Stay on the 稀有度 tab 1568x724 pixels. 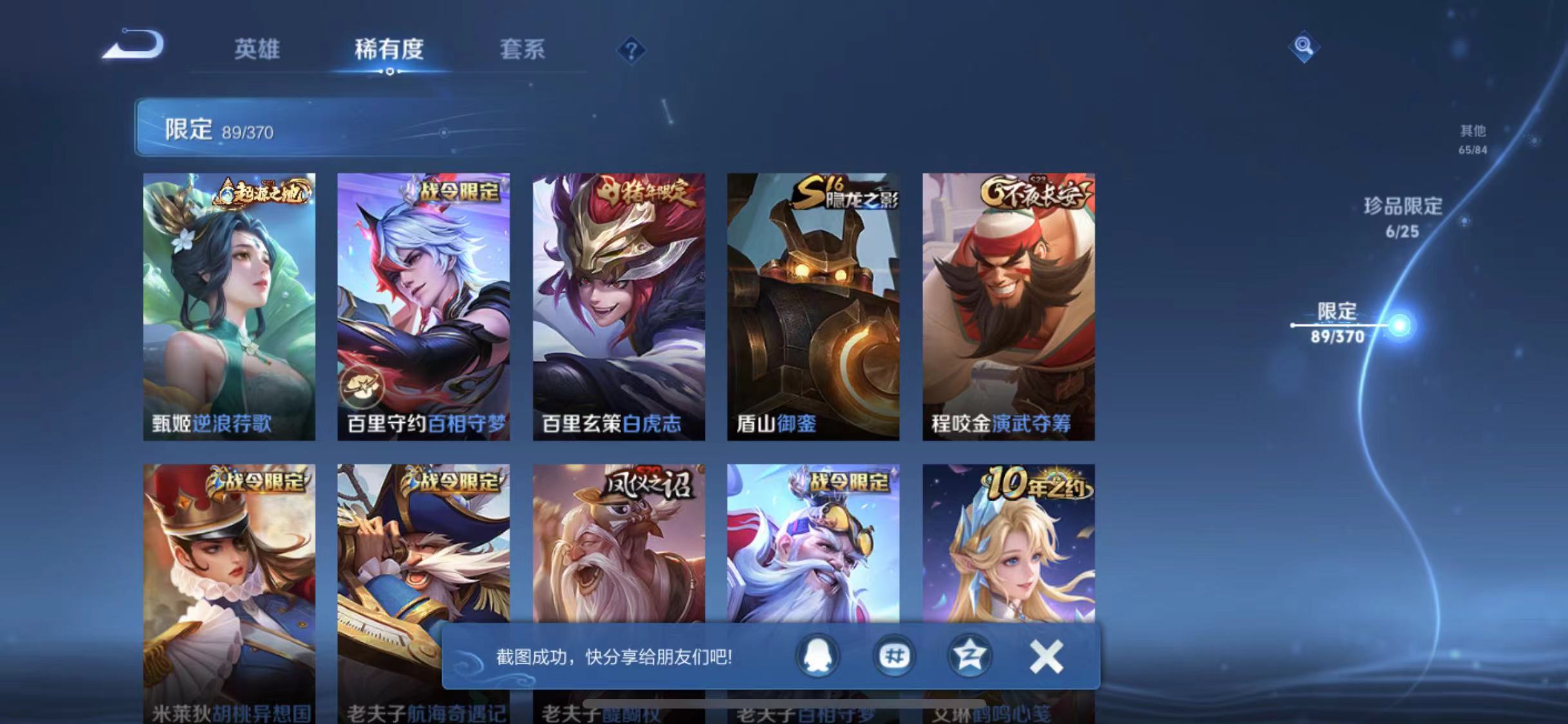pos(389,50)
